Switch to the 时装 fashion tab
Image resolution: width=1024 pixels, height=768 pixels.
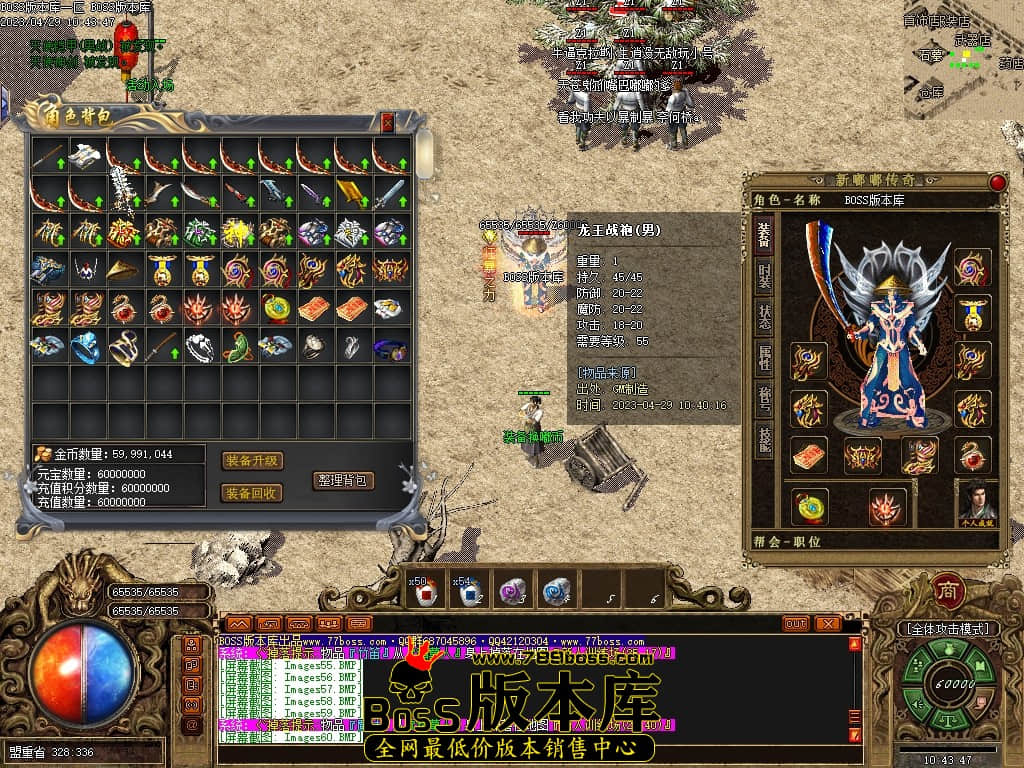click(764, 277)
